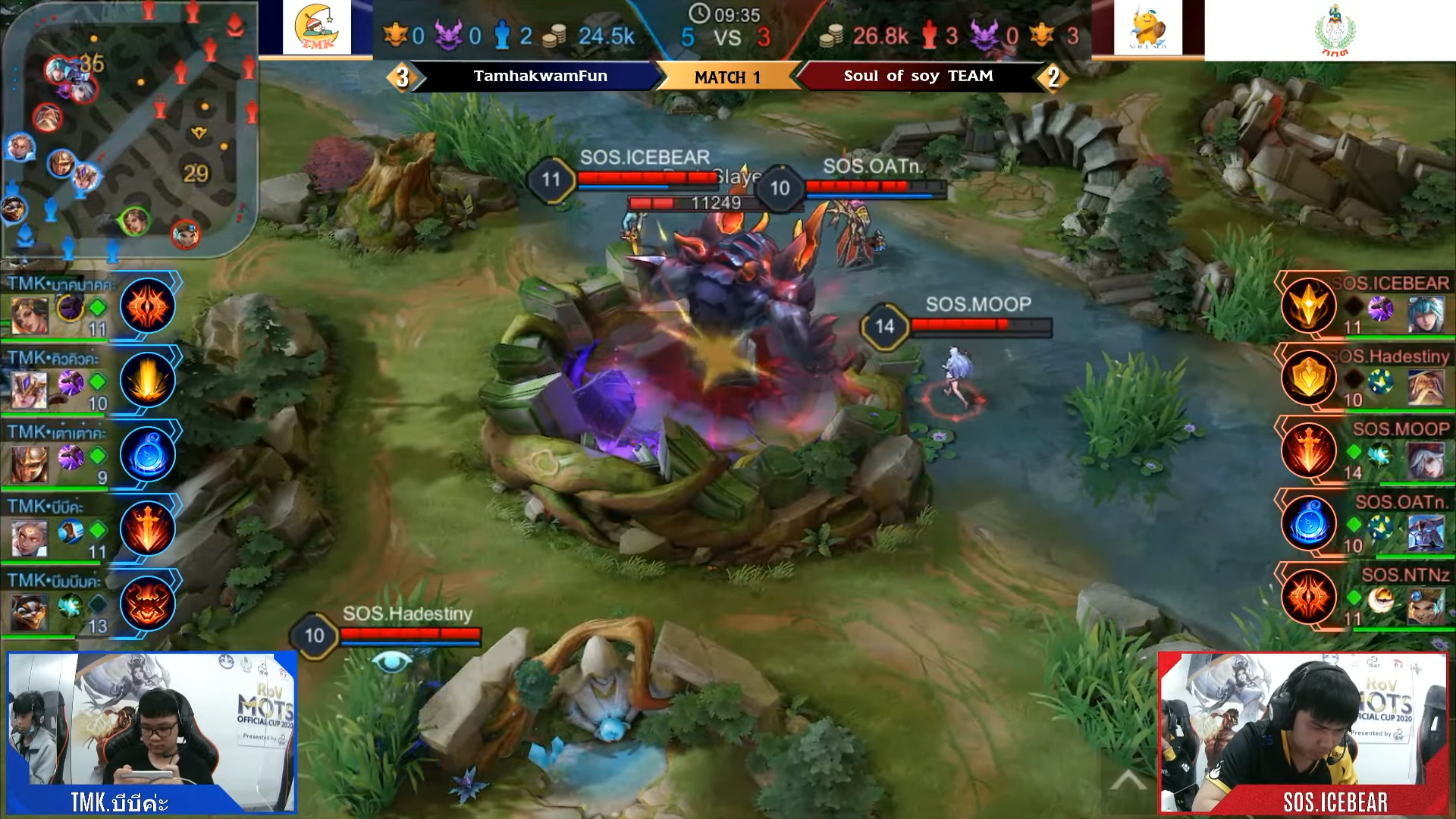Click the Soul of soy team logo
Screen dimensions: 1456x819
click(x=1147, y=29)
